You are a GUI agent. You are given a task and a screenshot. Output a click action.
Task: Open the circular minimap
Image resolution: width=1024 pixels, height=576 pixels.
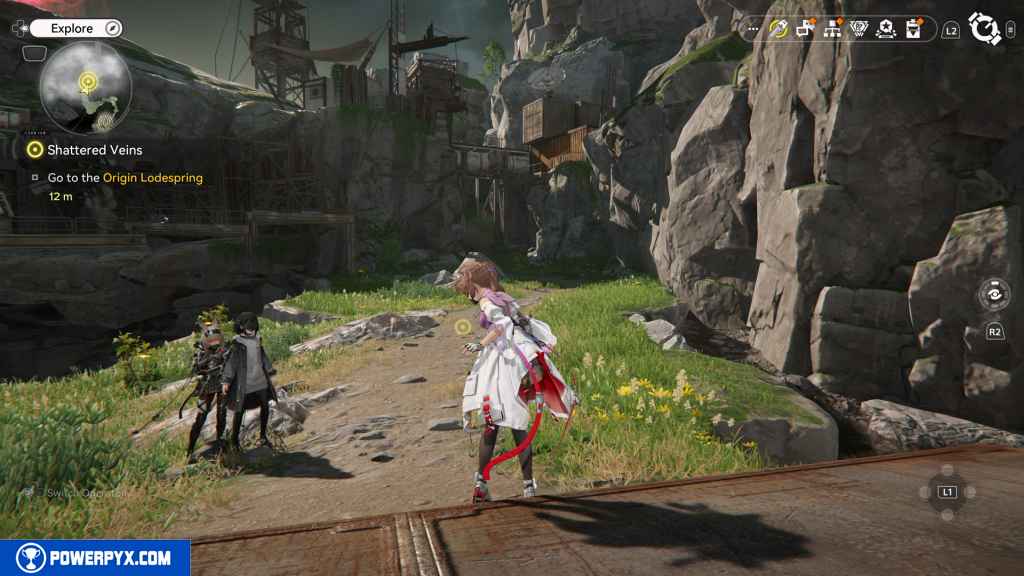tap(85, 87)
